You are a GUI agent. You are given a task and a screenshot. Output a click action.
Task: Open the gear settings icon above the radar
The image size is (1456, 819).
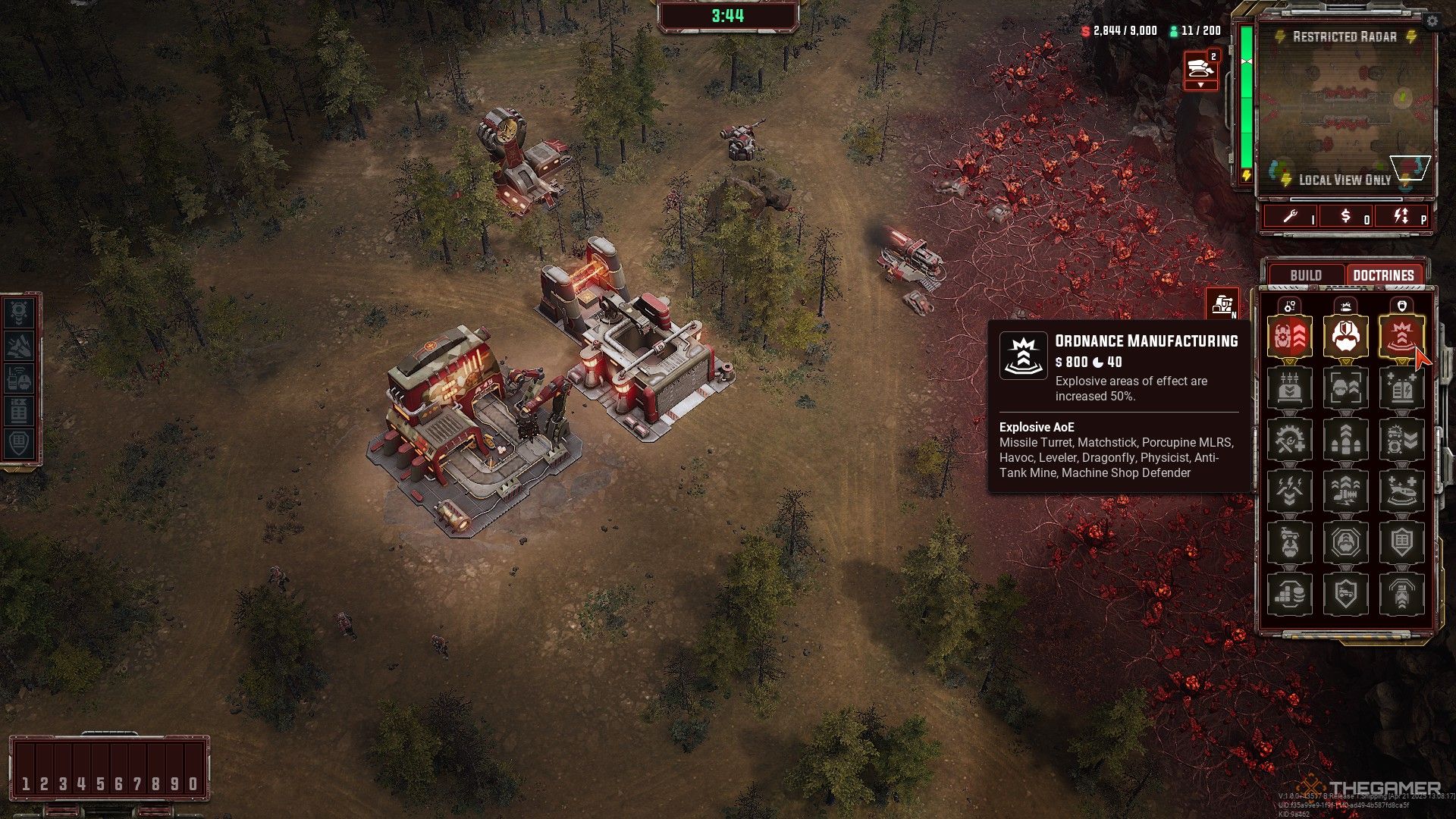pos(1432,21)
